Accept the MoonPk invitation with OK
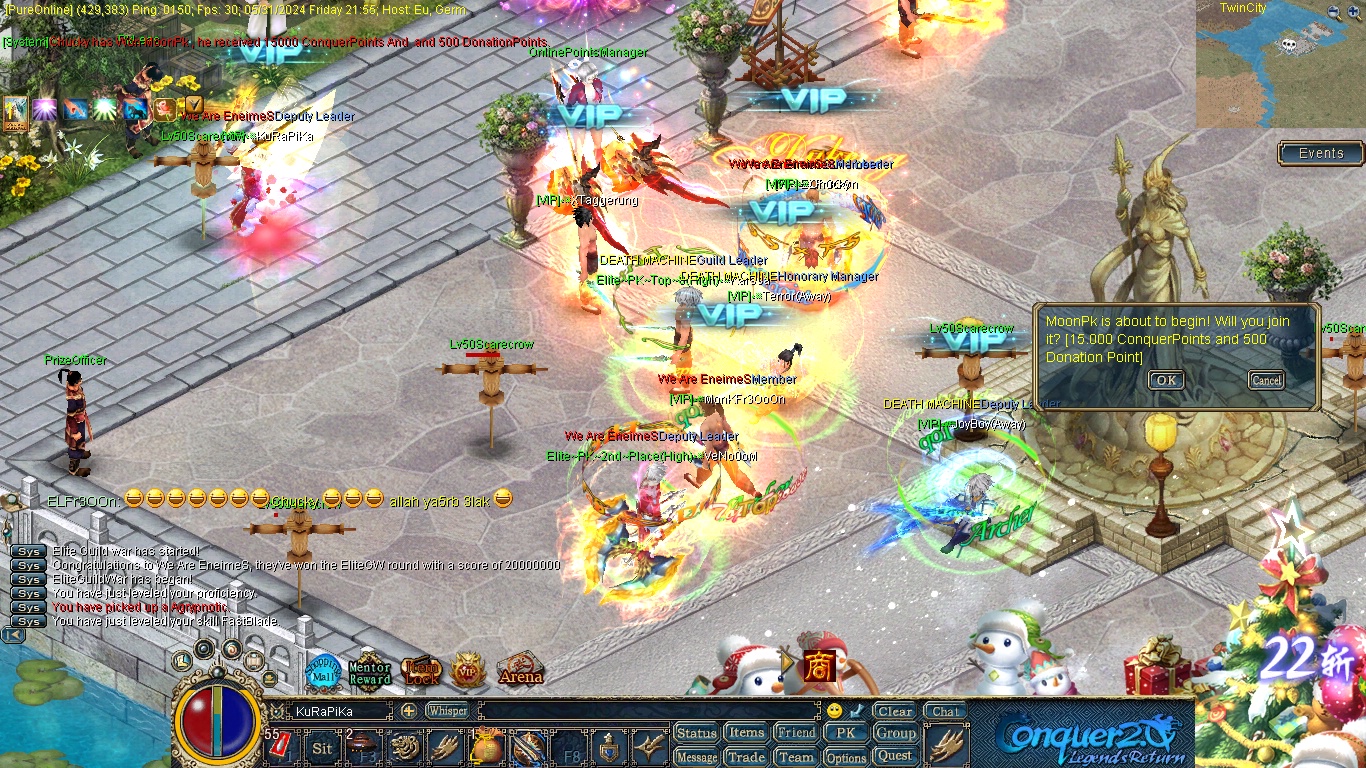 [1165, 380]
